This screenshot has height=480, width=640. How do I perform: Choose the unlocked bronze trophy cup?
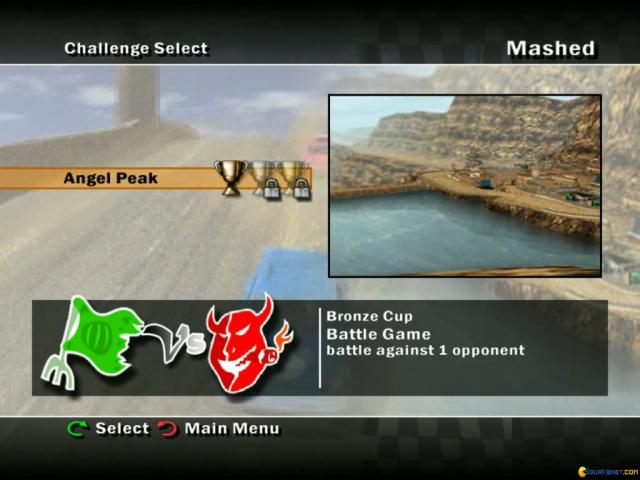229,178
